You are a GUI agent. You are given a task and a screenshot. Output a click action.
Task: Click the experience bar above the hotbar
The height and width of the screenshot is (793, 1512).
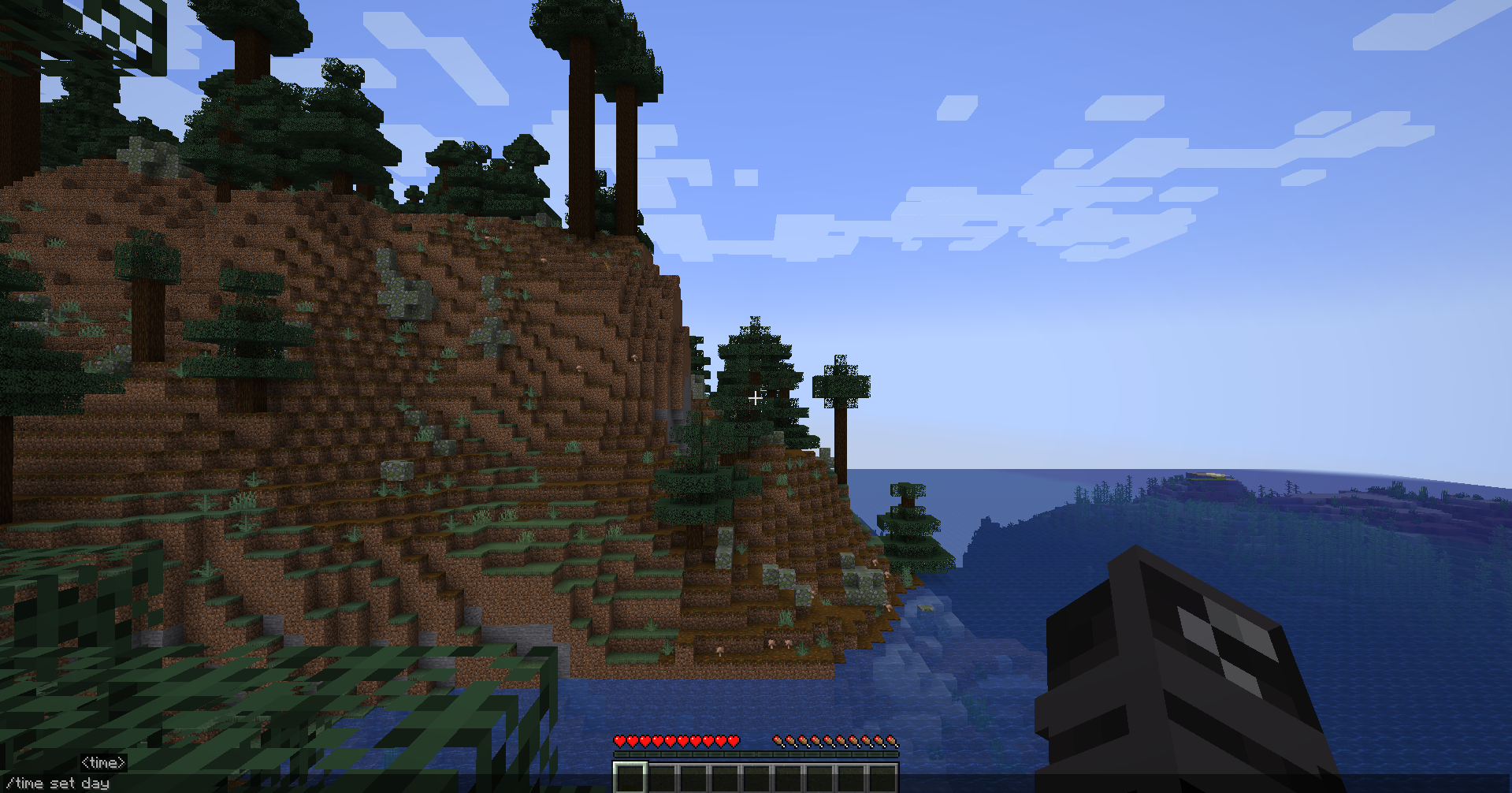(x=756, y=755)
